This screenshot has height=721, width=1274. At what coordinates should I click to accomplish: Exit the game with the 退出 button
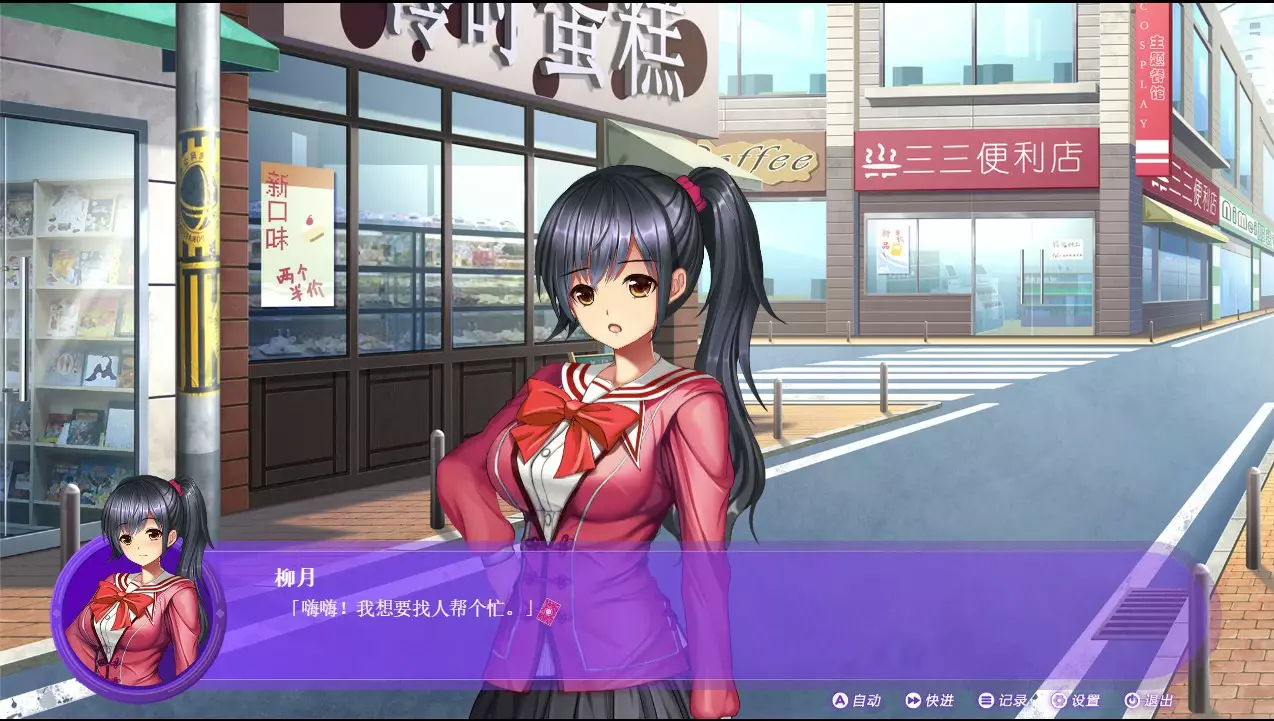[x=1149, y=701]
